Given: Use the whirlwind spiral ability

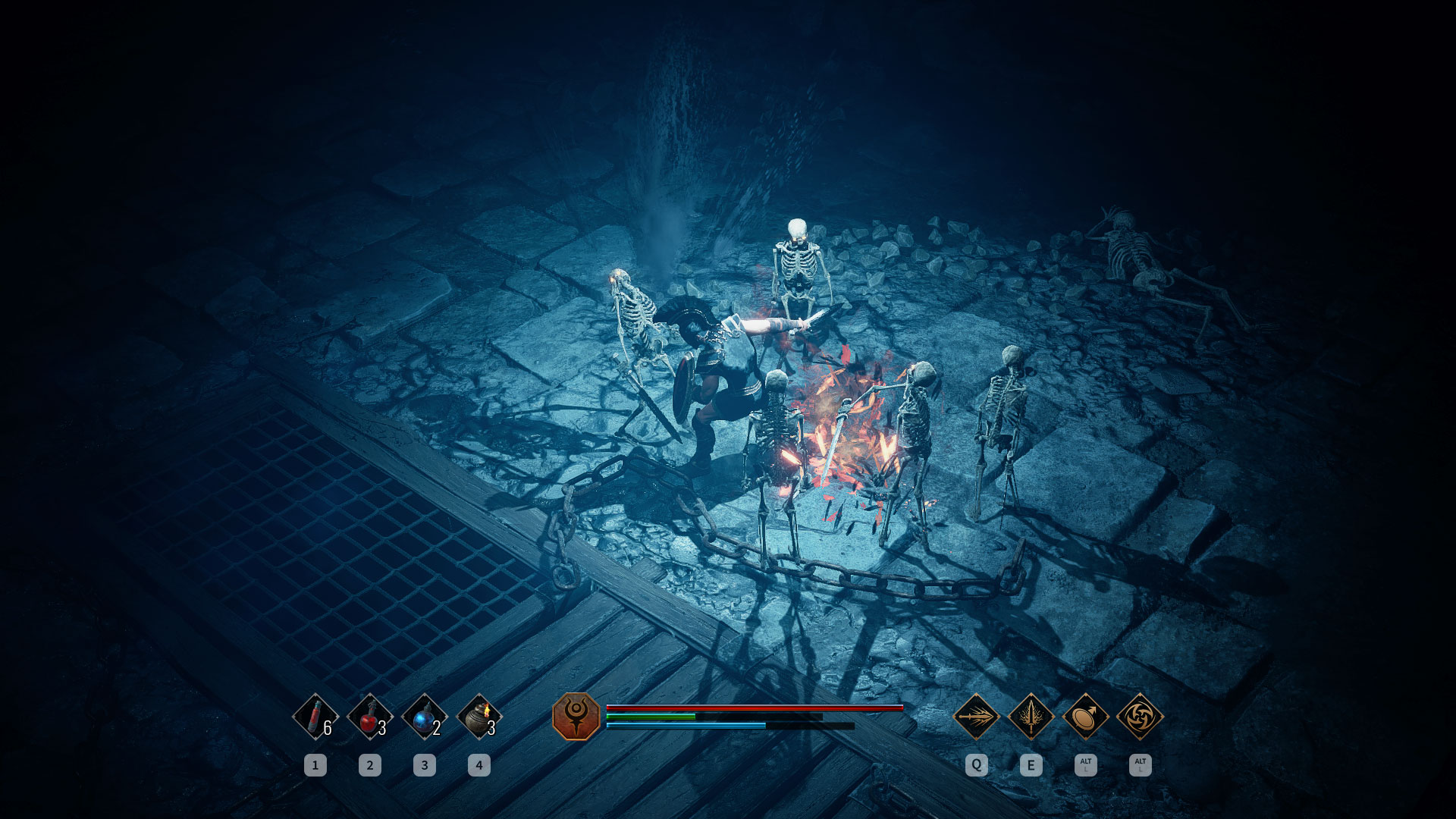Looking at the screenshot, I should (1140, 716).
